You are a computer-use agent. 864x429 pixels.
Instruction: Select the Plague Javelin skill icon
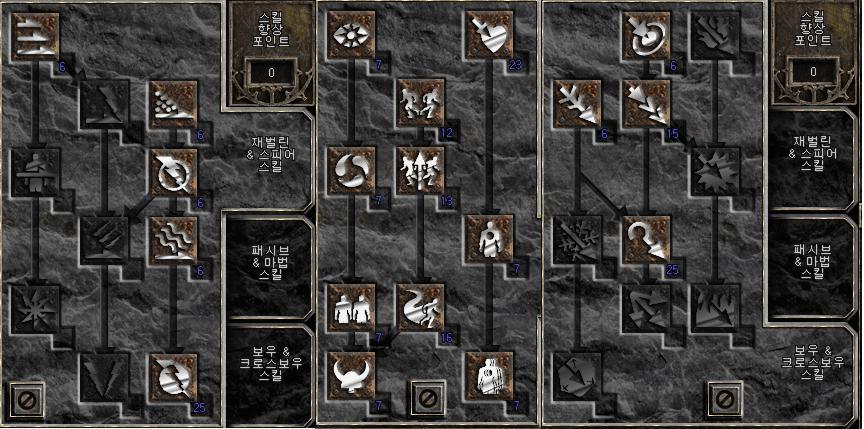pyautogui.click(x=169, y=241)
